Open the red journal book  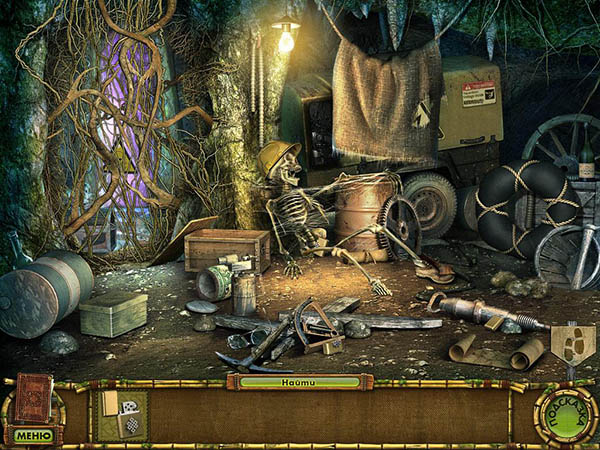click(33, 397)
